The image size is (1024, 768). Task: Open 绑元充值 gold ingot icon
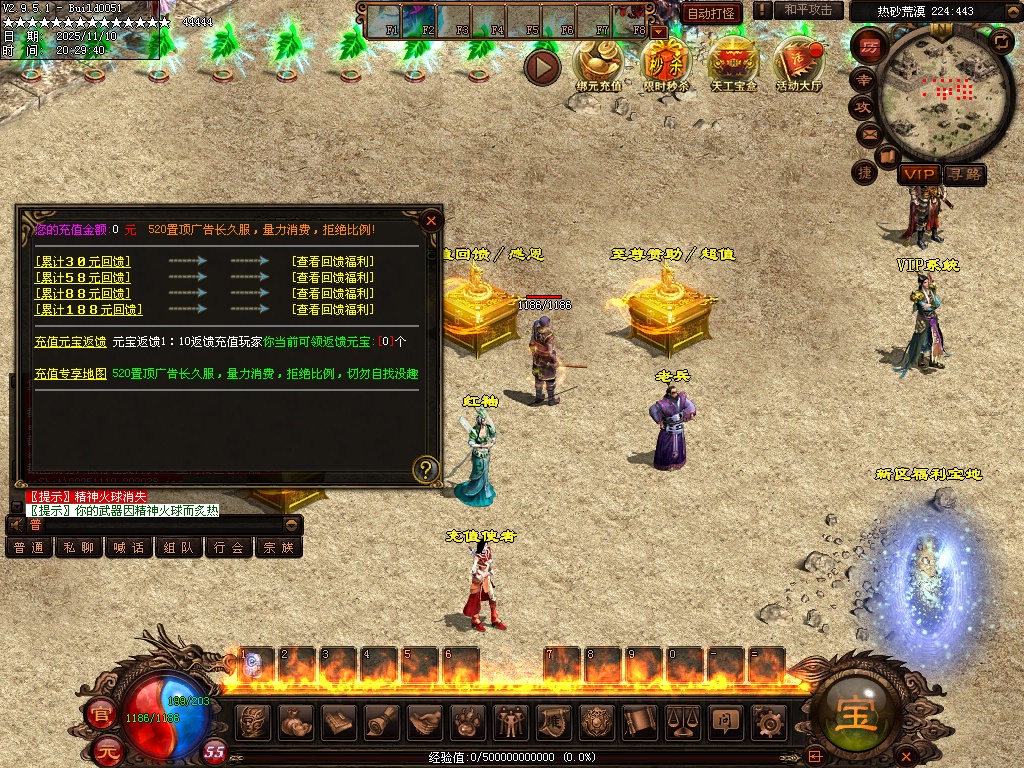pyautogui.click(x=598, y=64)
